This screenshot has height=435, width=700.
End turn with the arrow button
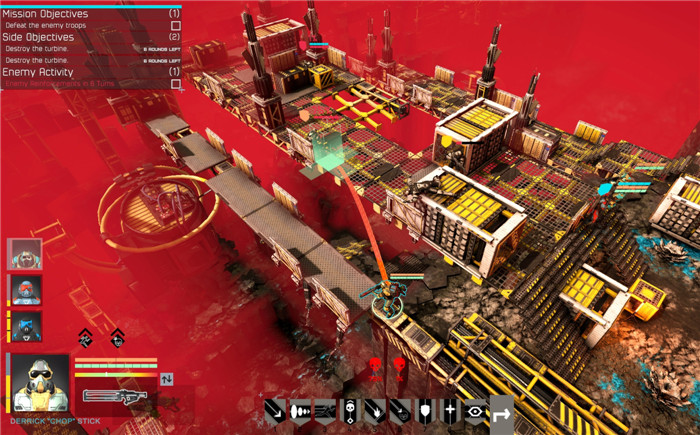(501, 410)
